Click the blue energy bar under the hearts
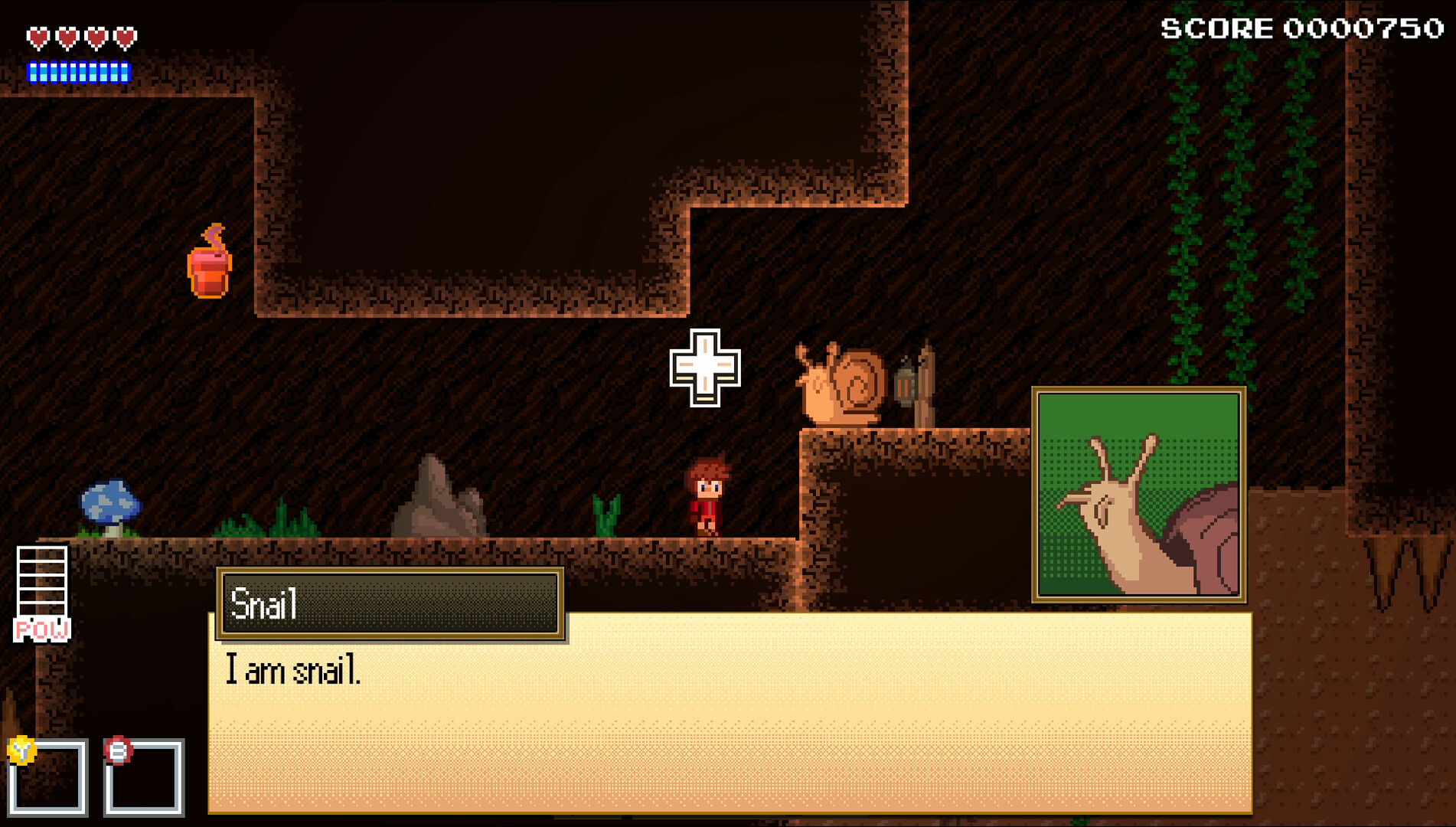Screen dimensions: 1456x827 pos(79,72)
